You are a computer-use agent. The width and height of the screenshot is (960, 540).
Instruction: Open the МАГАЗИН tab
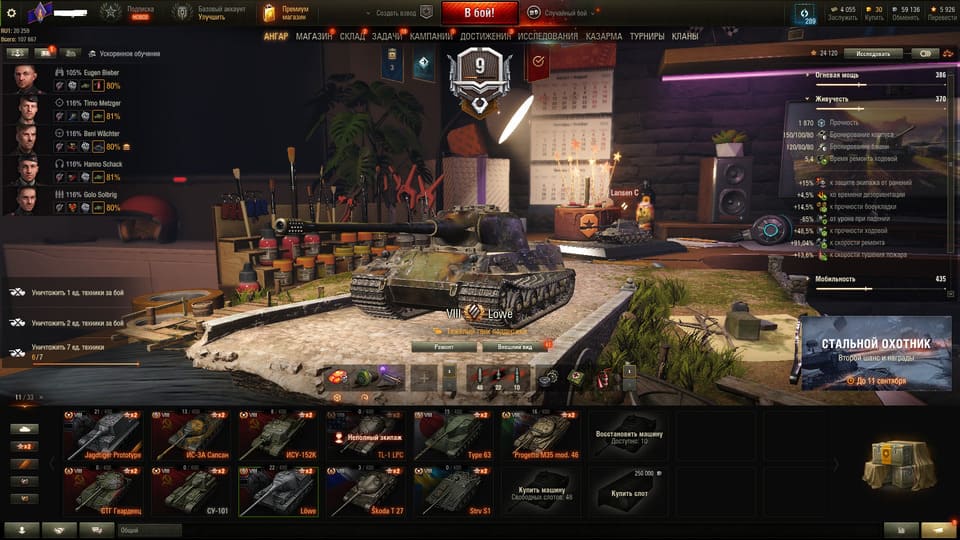click(x=314, y=36)
